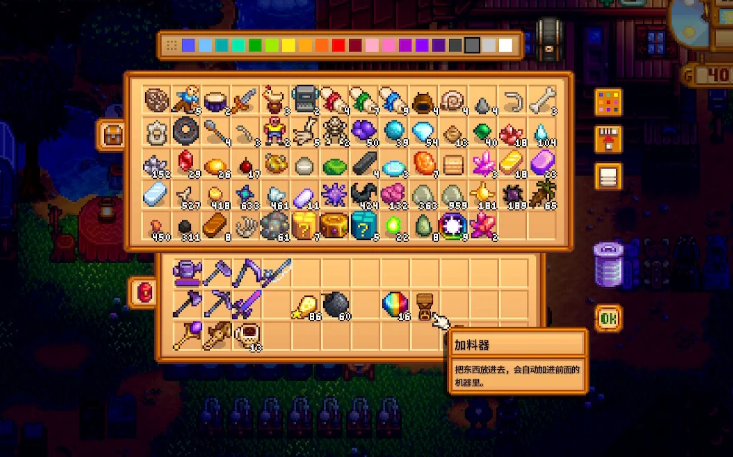Pick the white chest color swatch
The height and width of the screenshot is (457, 733).
pos(506,45)
